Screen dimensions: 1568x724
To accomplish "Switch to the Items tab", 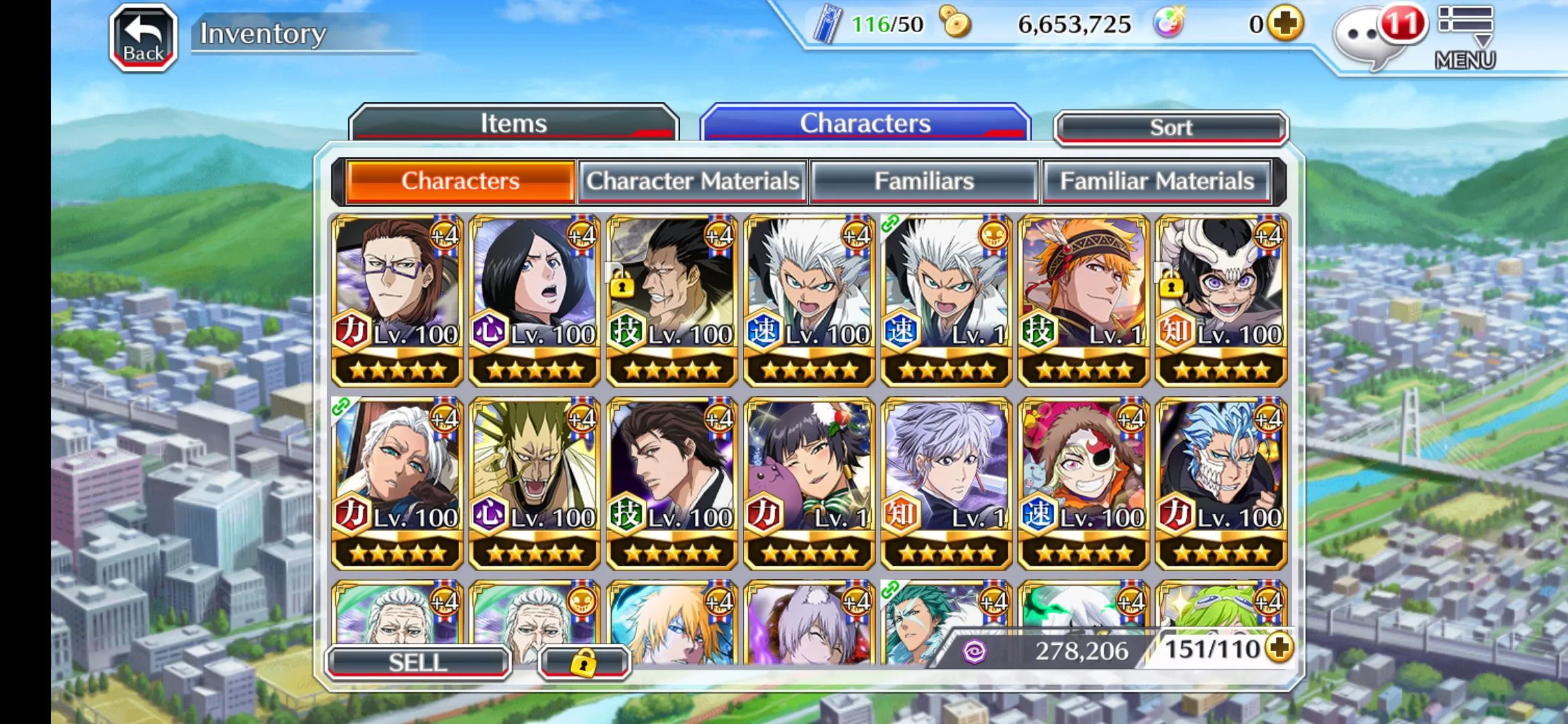I will click(x=513, y=123).
